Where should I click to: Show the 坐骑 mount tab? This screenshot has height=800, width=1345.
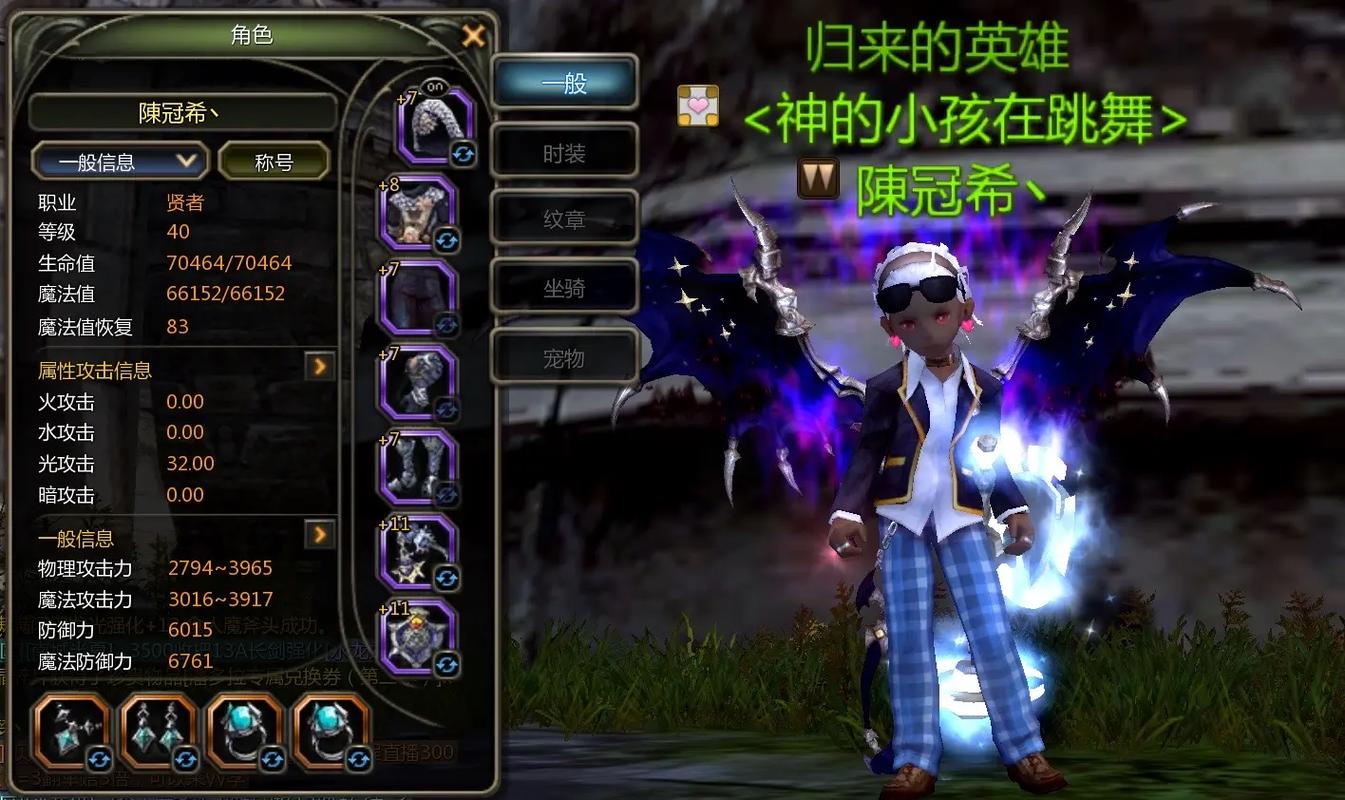[564, 289]
